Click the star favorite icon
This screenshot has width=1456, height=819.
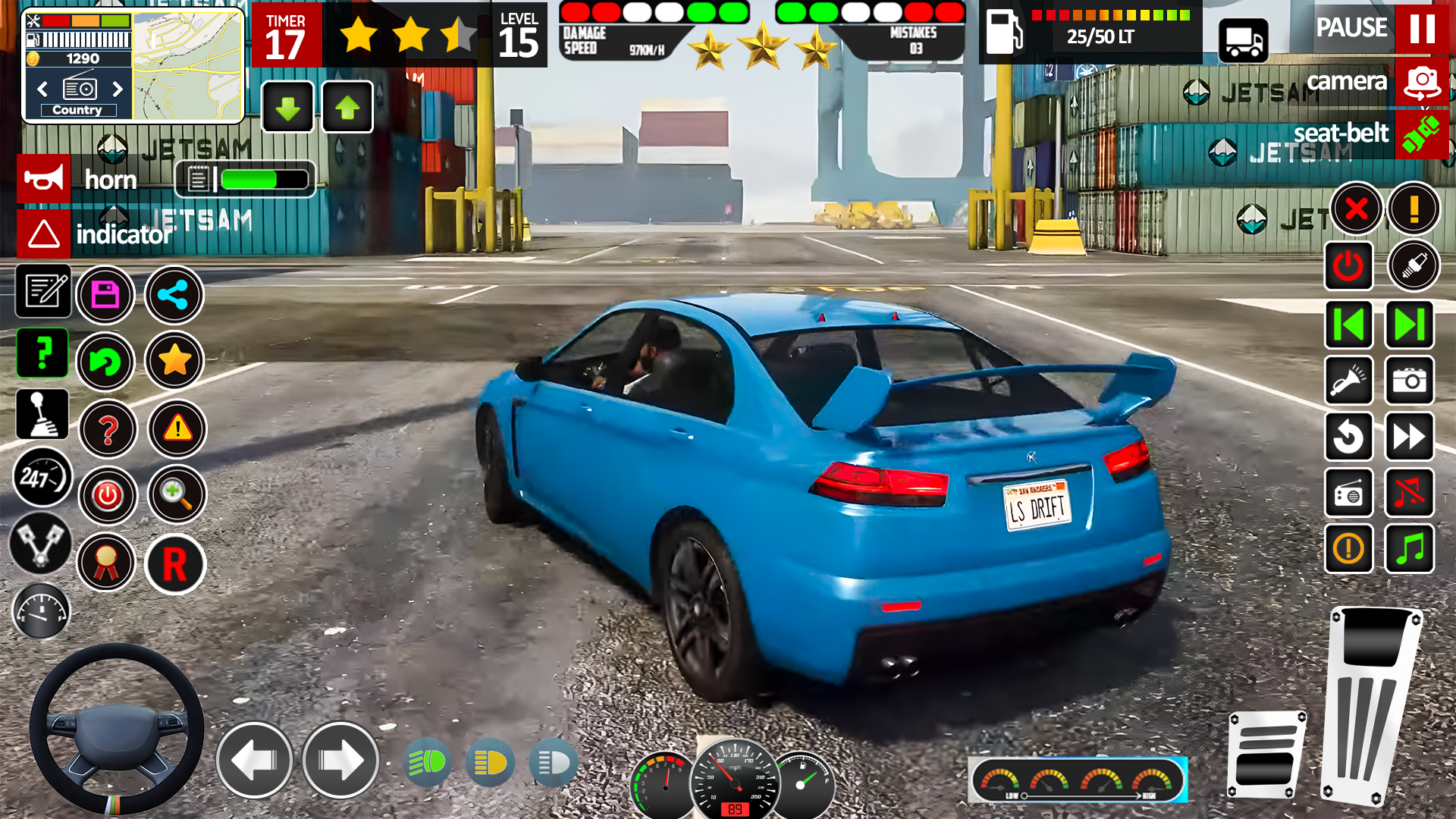coord(173,362)
